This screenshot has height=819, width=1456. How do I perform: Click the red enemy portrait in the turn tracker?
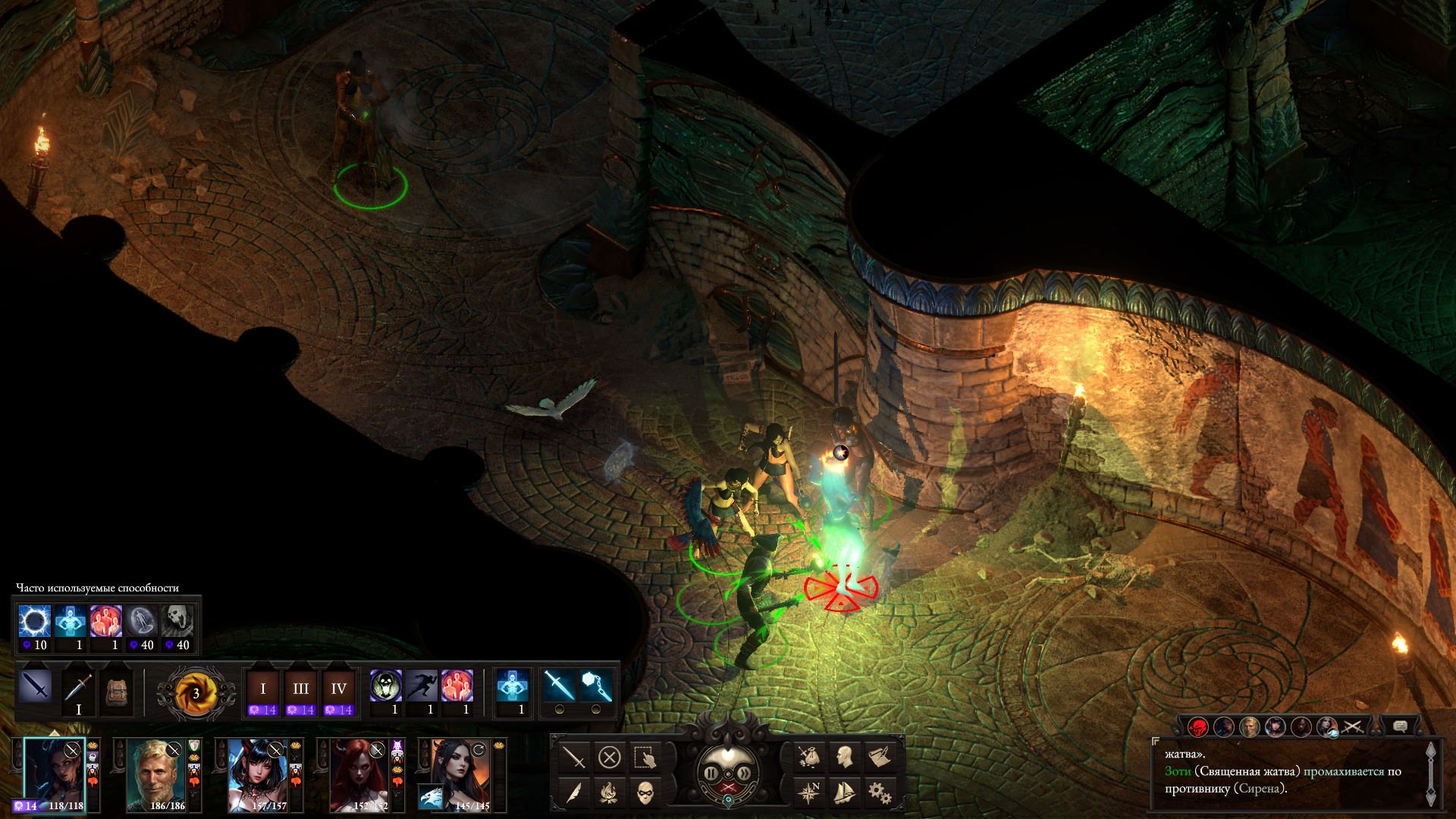pyautogui.click(x=1198, y=727)
